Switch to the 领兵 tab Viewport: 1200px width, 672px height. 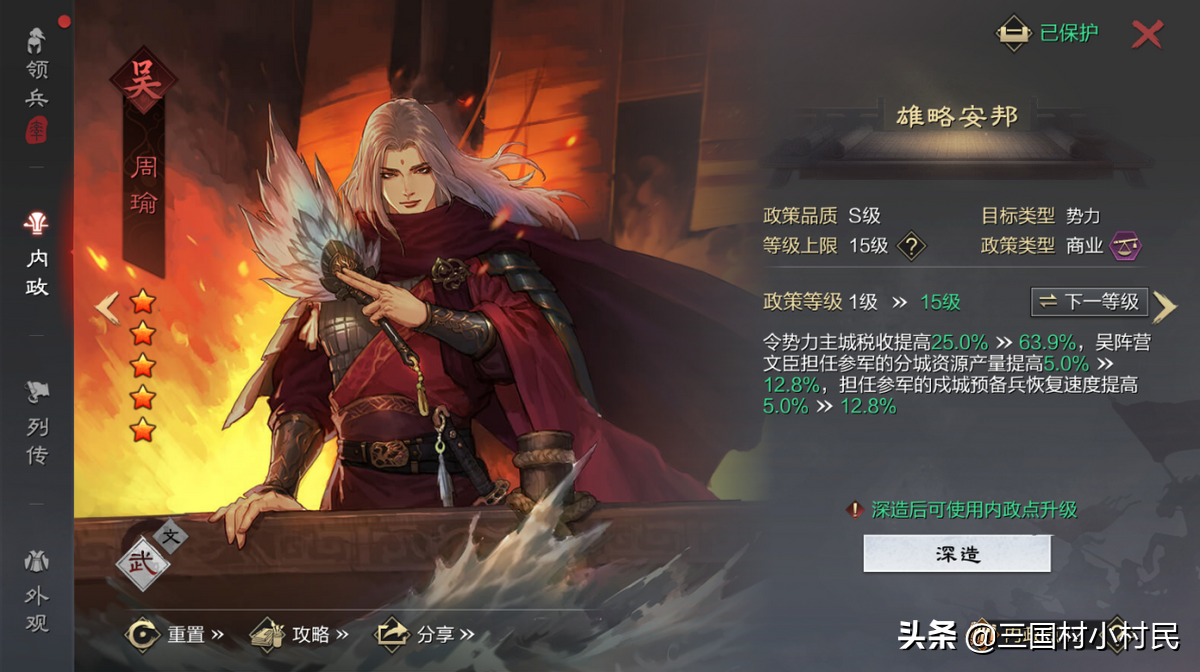[37, 84]
